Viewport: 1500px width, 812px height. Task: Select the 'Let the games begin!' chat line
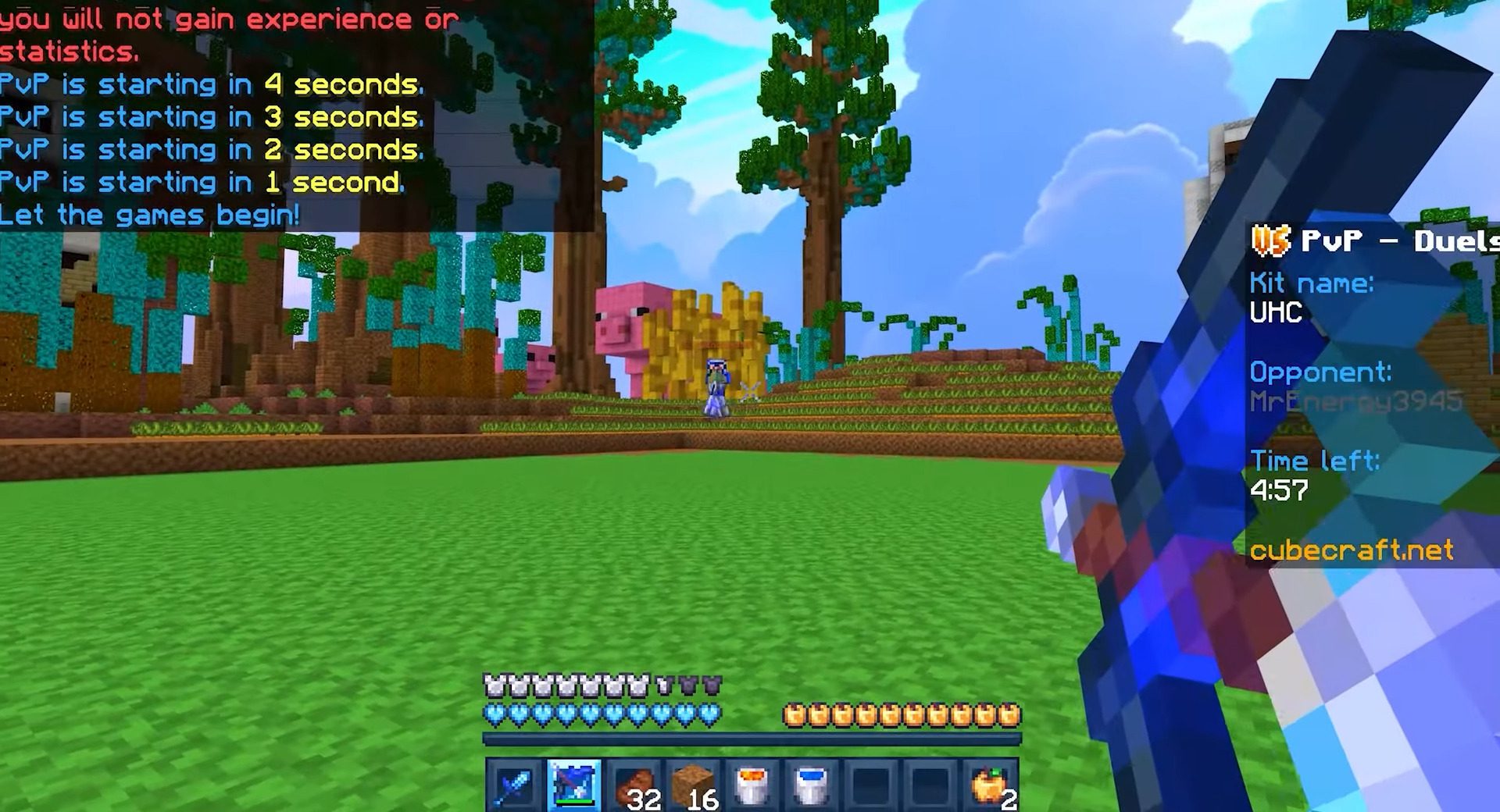pyautogui.click(x=150, y=214)
